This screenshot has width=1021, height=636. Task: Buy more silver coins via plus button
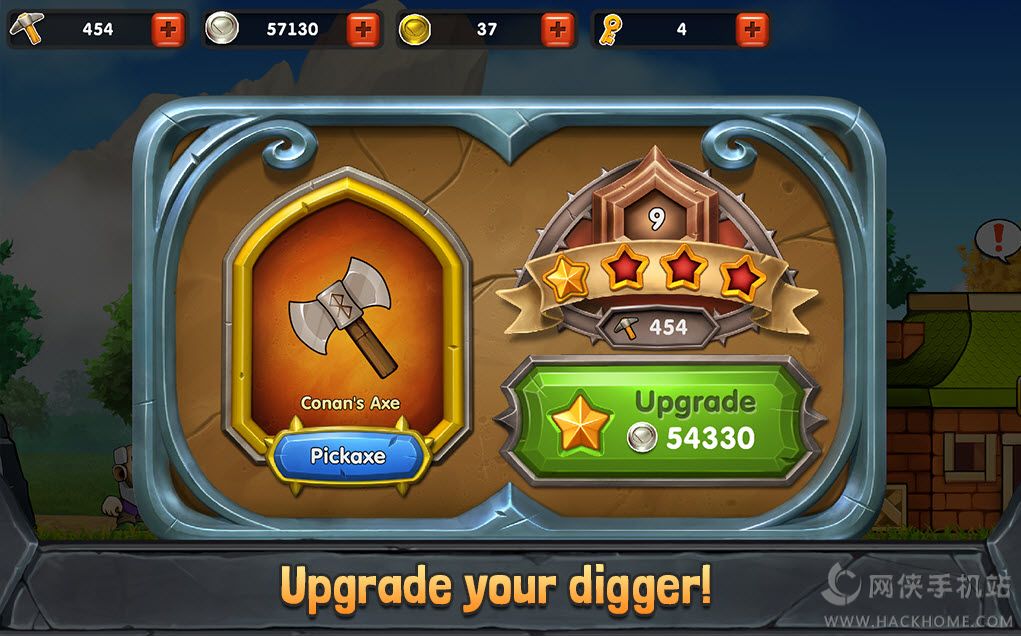click(363, 30)
